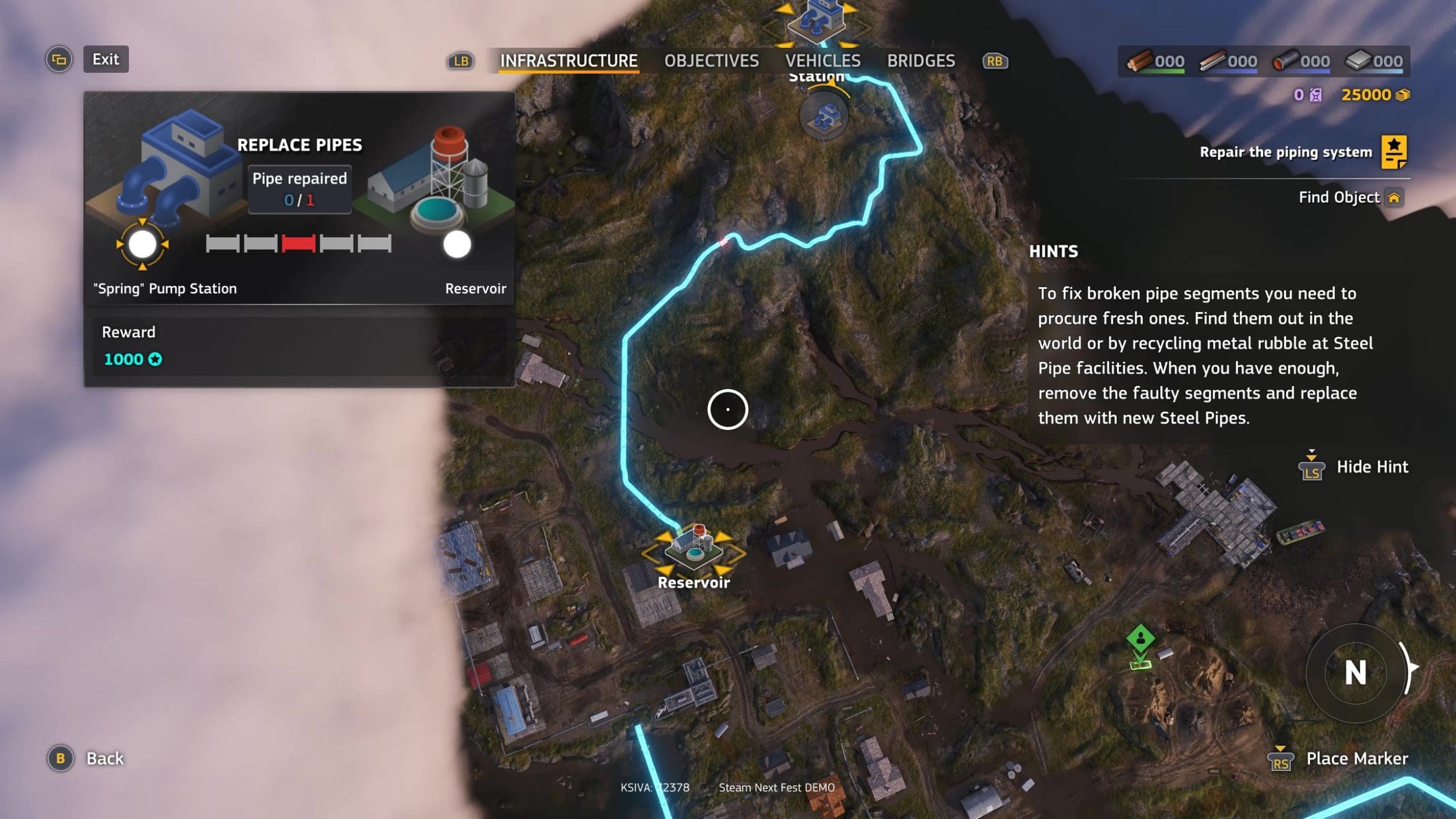Select the green player vehicle marker
Image resolution: width=1456 pixels, height=819 pixels.
pyautogui.click(x=1140, y=638)
